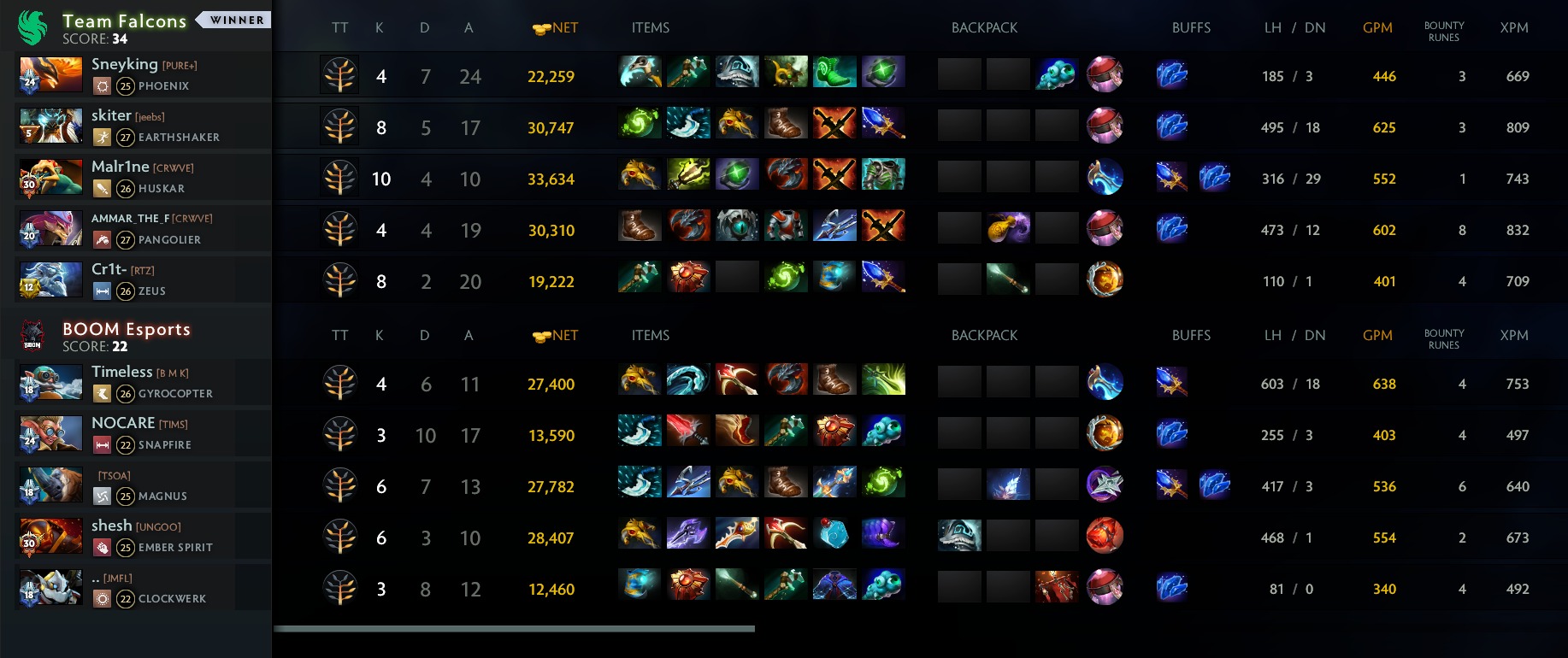Click the horizontal scrollbar below the scoreboard
This screenshot has height=658, width=1568.
[514, 629]
